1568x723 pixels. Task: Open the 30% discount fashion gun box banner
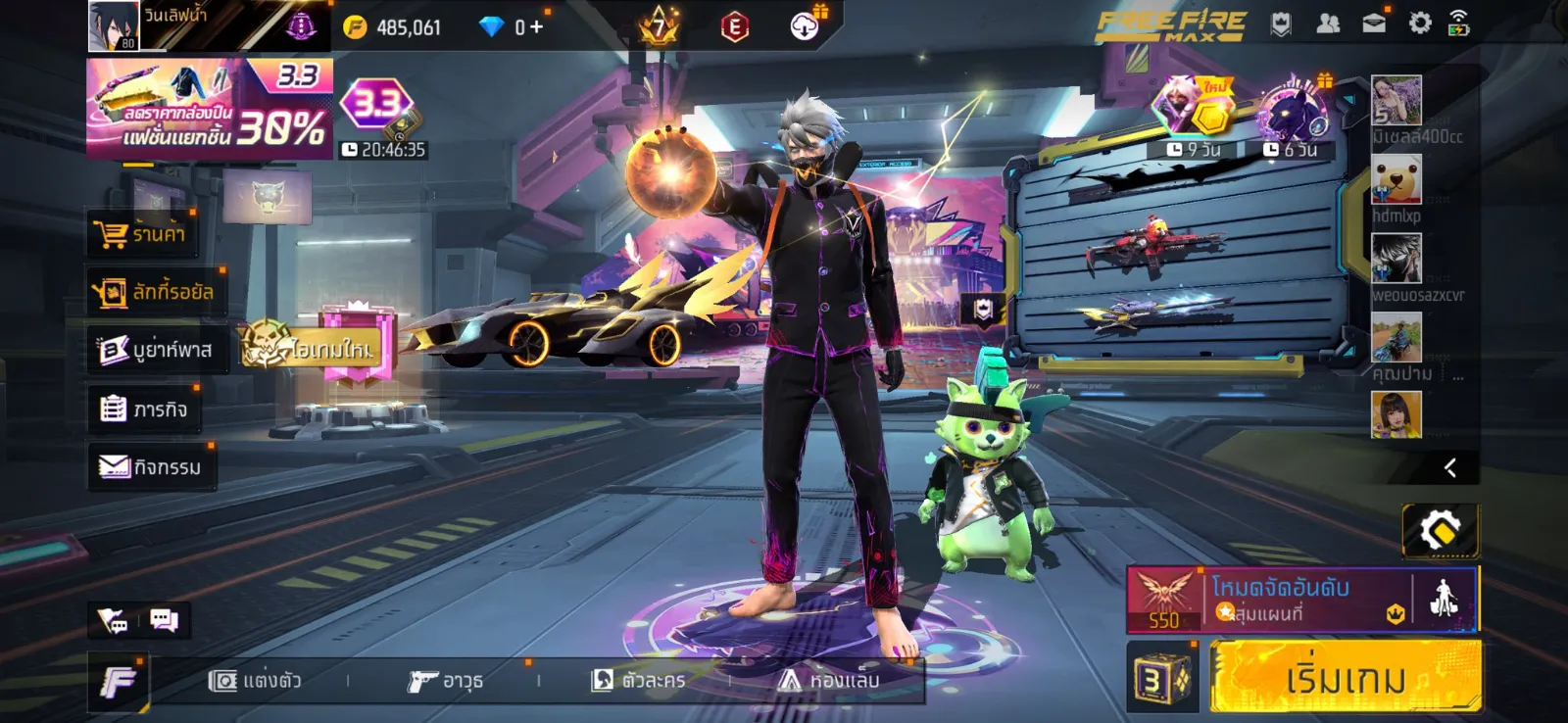coord(209,109)
